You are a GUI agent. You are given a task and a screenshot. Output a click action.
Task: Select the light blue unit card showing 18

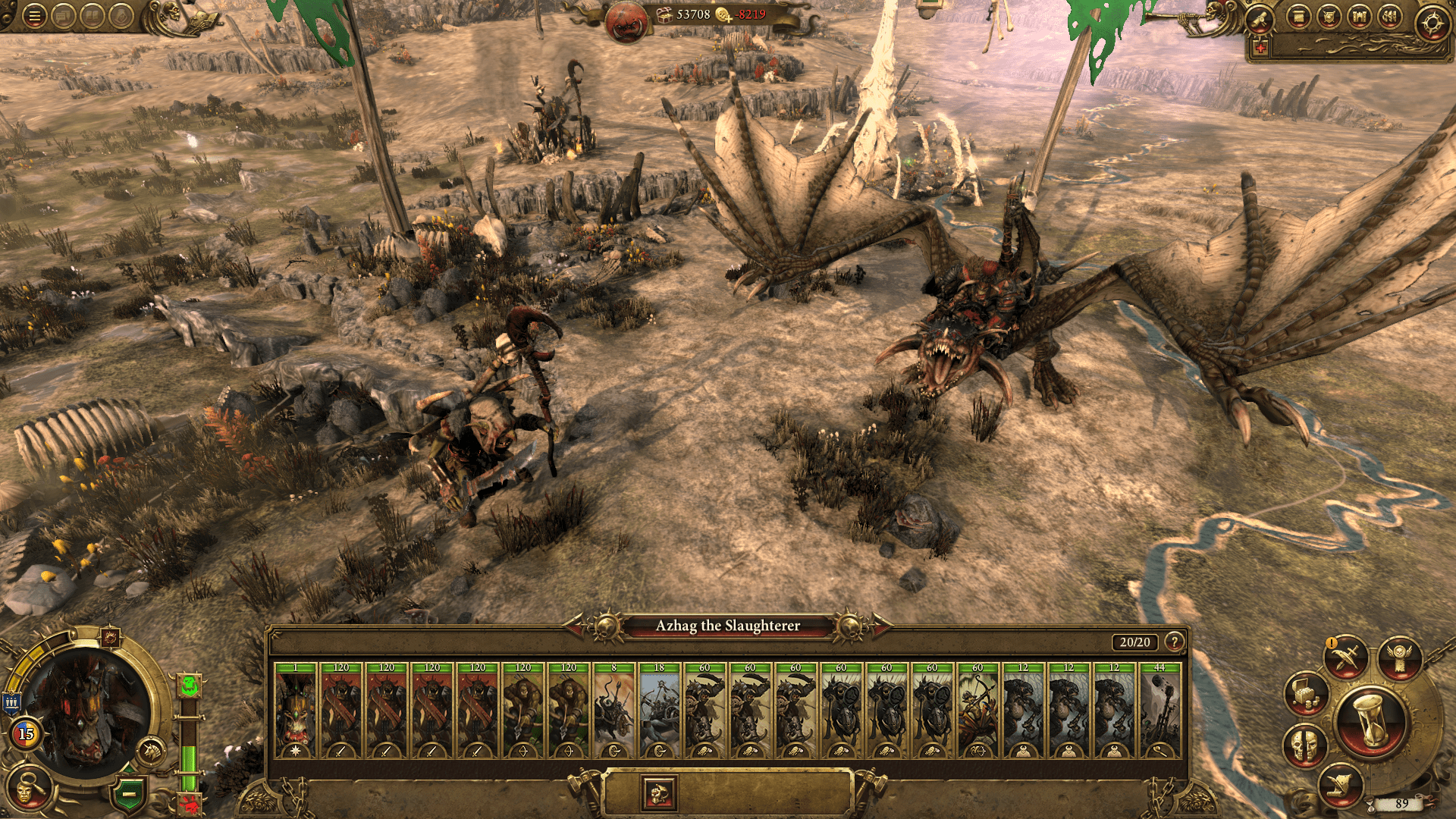[659, 711]
